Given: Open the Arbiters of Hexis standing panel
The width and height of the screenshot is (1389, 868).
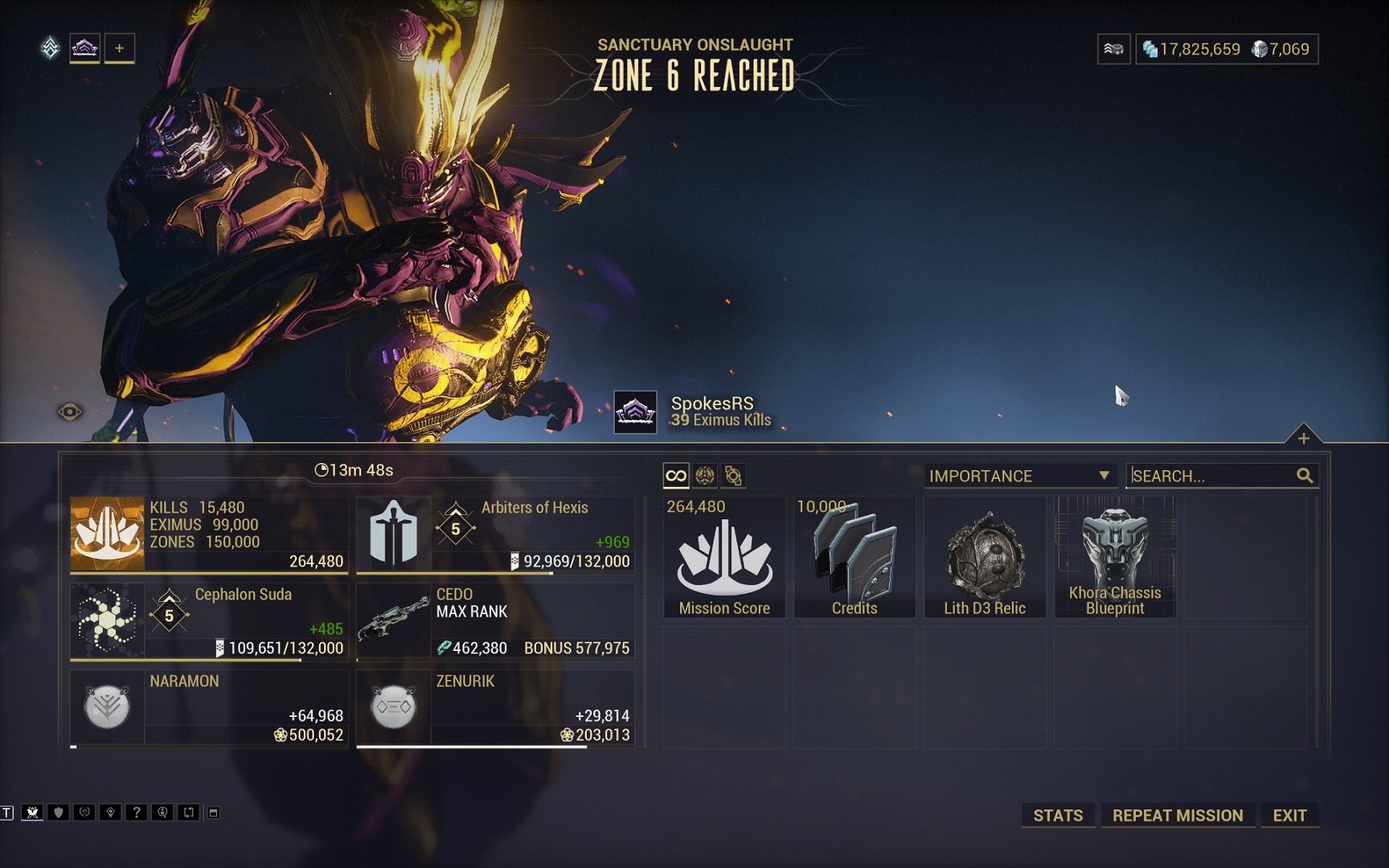Looking at the screenshot, I should point(495,534).
